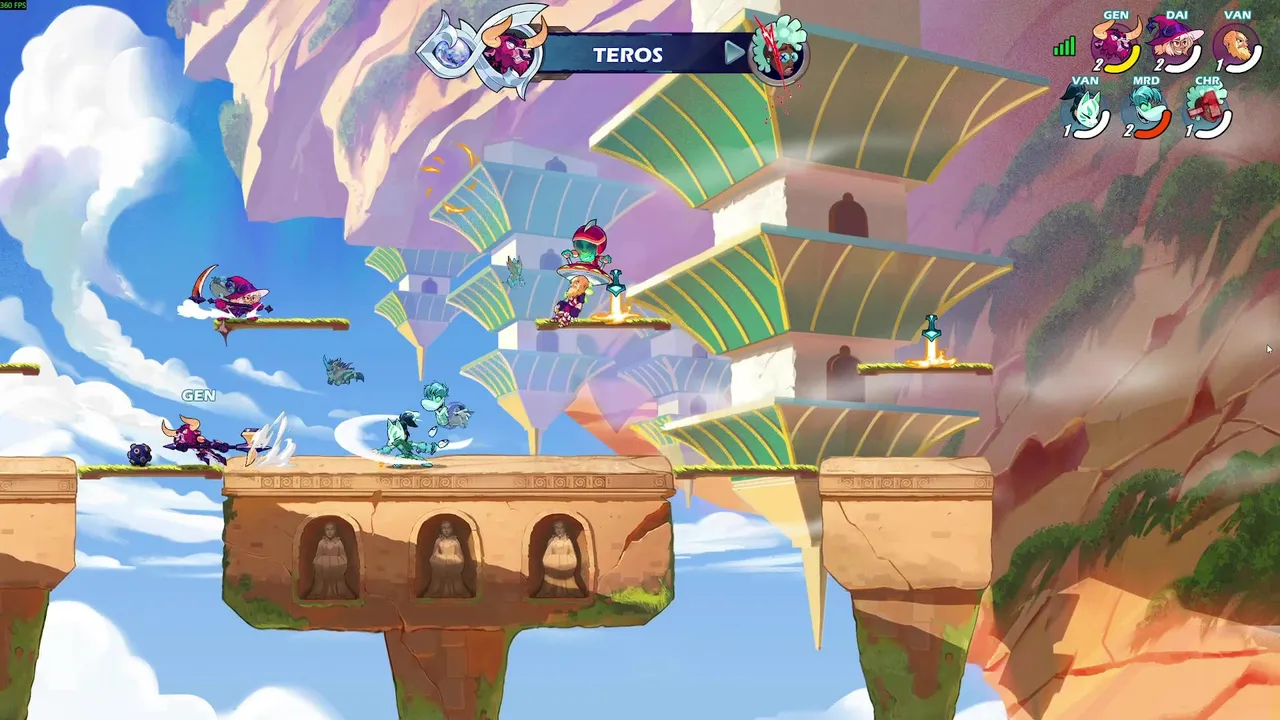Choose MRD's teal-haired portrait
The height and width of the screenshot is (720, 1280).
(x=1146, y=110)
